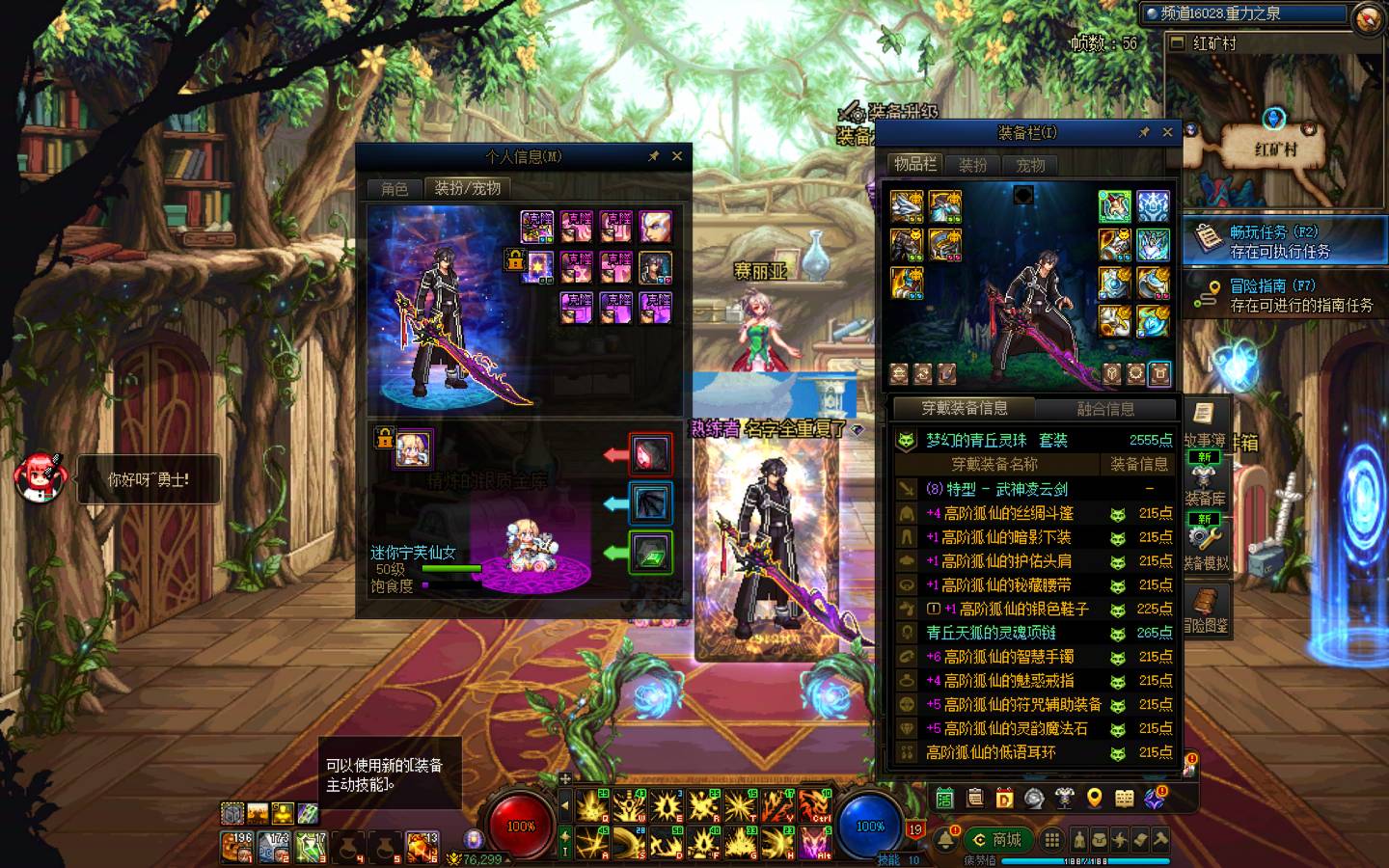Switch to the 角色 character tab
Screen dimensions: 1389x868
[x=395, y=188]
